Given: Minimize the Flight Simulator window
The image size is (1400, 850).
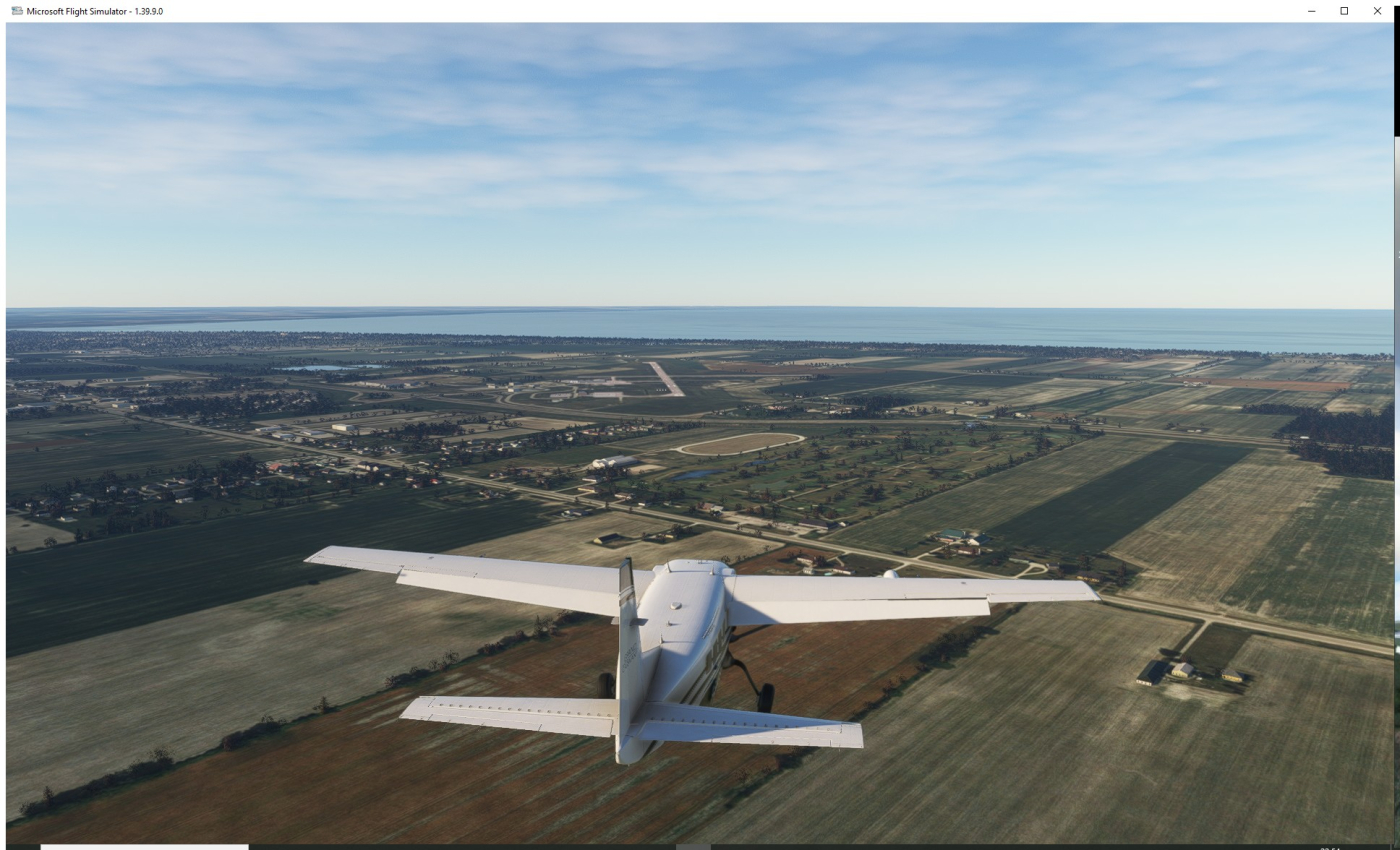Looking at the screenshot, I should pos(1311,11).
